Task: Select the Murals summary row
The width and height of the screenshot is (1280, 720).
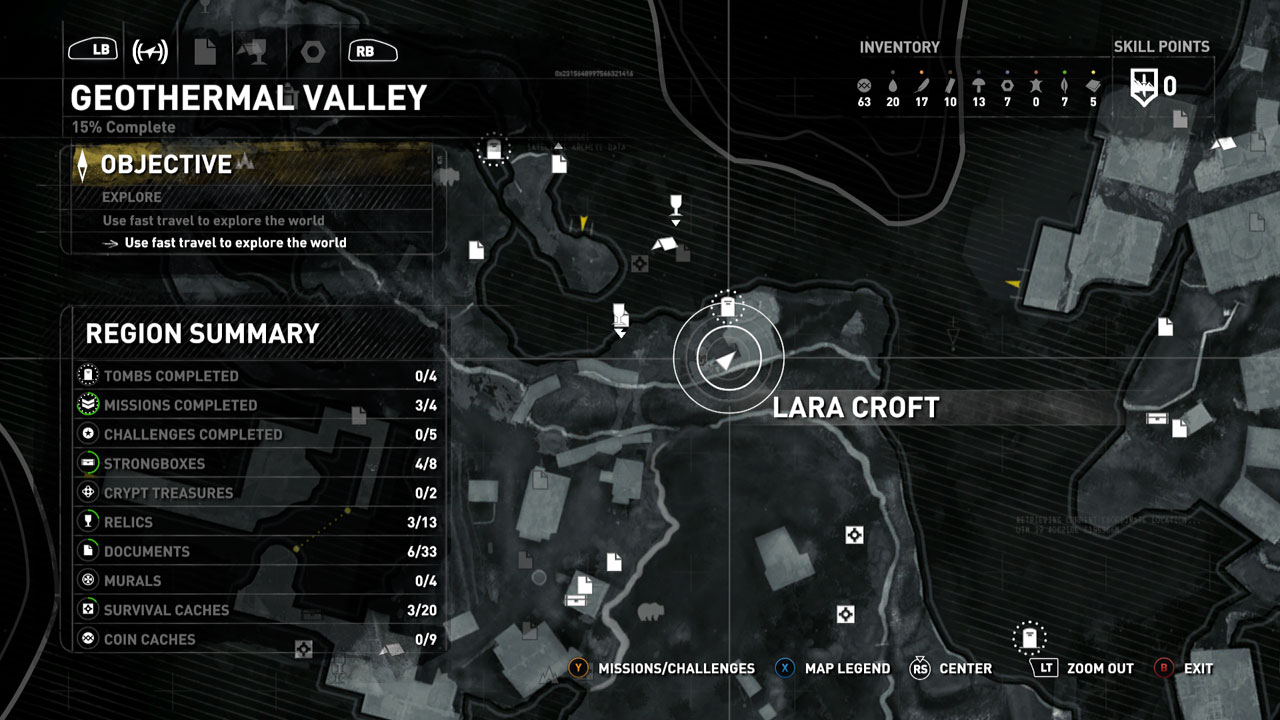Action: pos(258,580)
